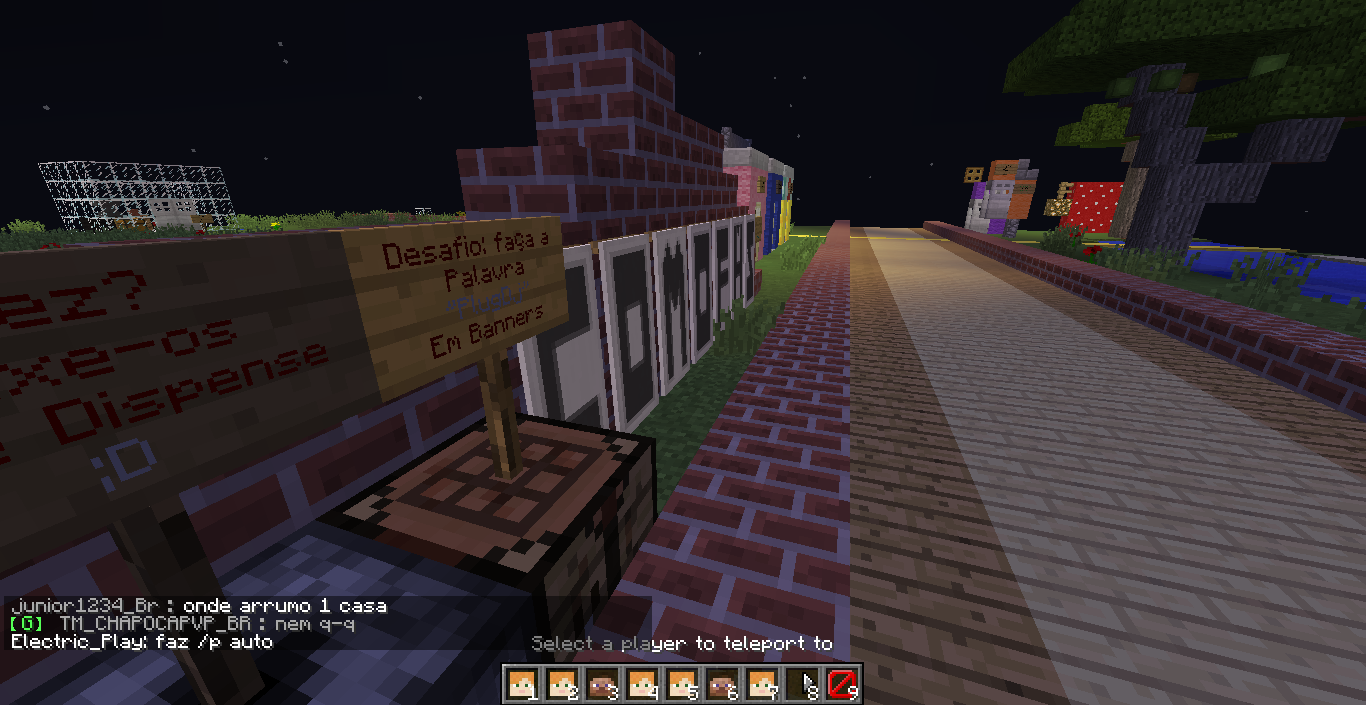Select the player head in slot 1
Screen dimensions: 1366x705
pyautogui.click(x=521, y=684)
